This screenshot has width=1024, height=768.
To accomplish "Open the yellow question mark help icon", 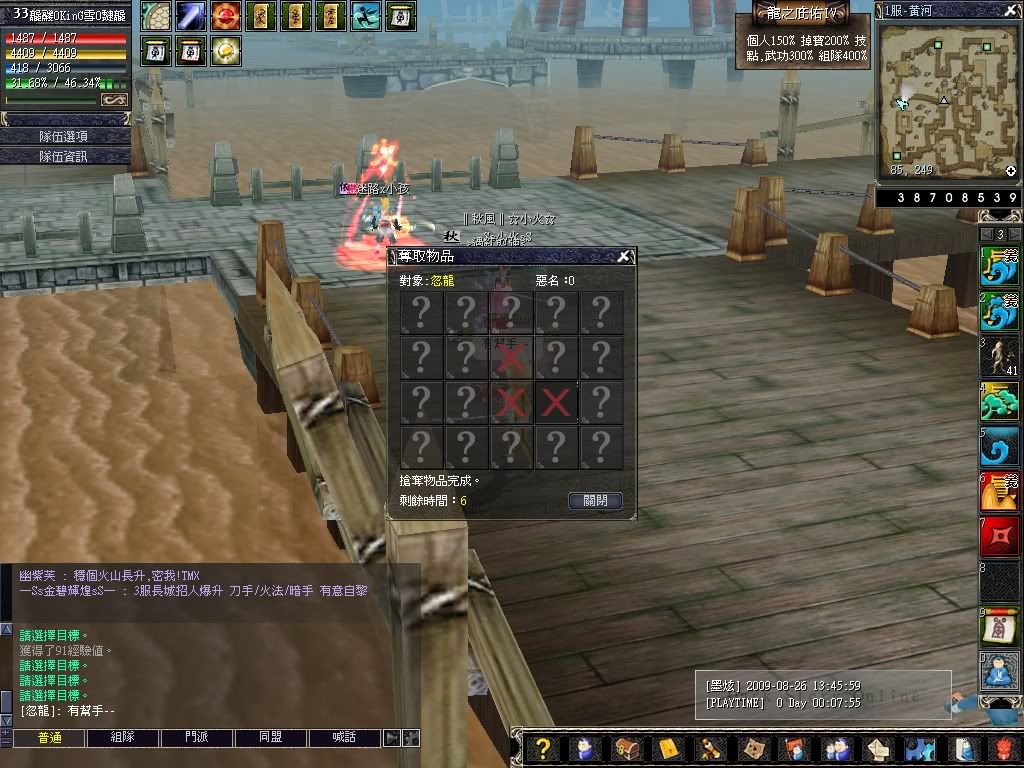I will (x=542, y=748).
